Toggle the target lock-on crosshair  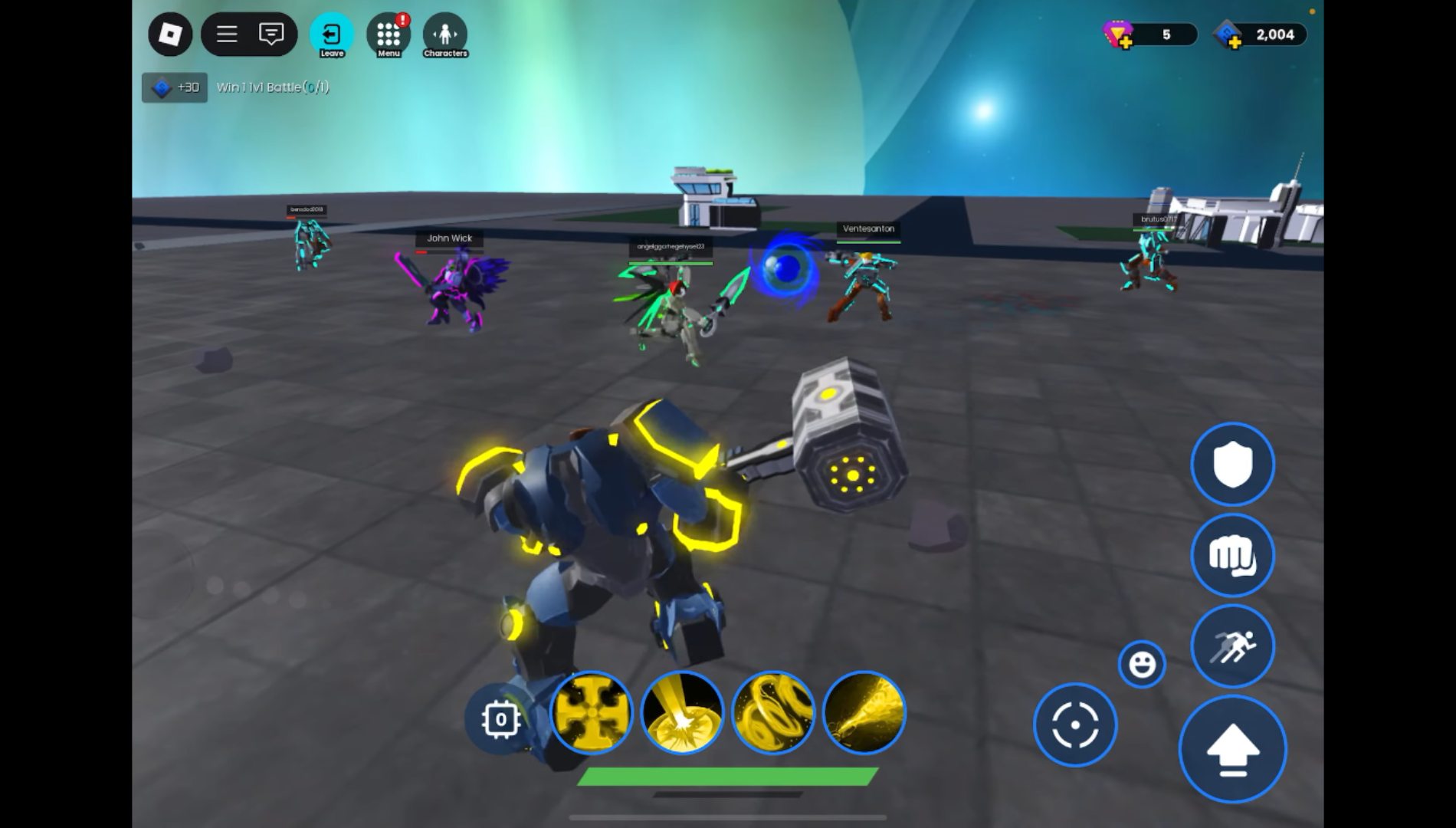[1075, 724]
